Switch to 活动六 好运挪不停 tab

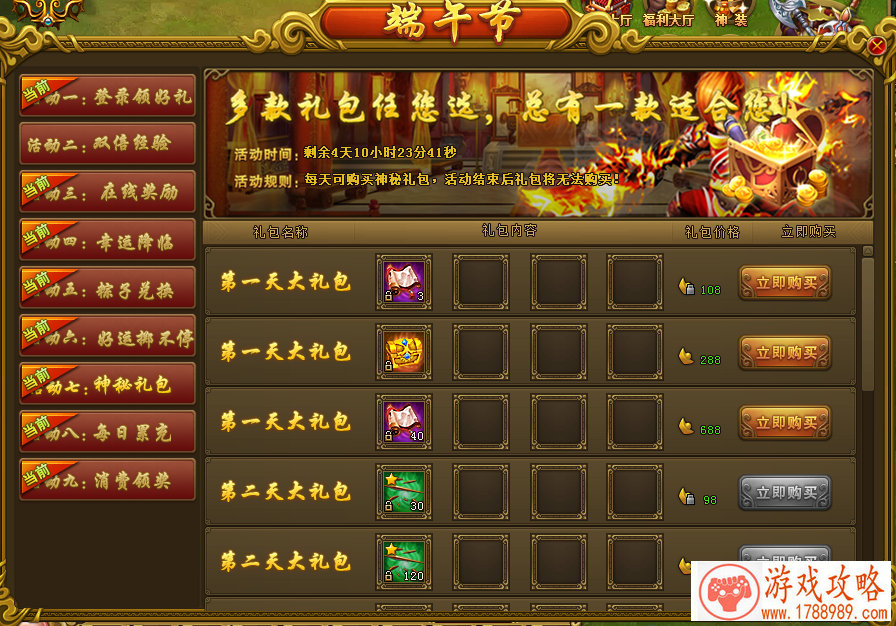[108, 337]
